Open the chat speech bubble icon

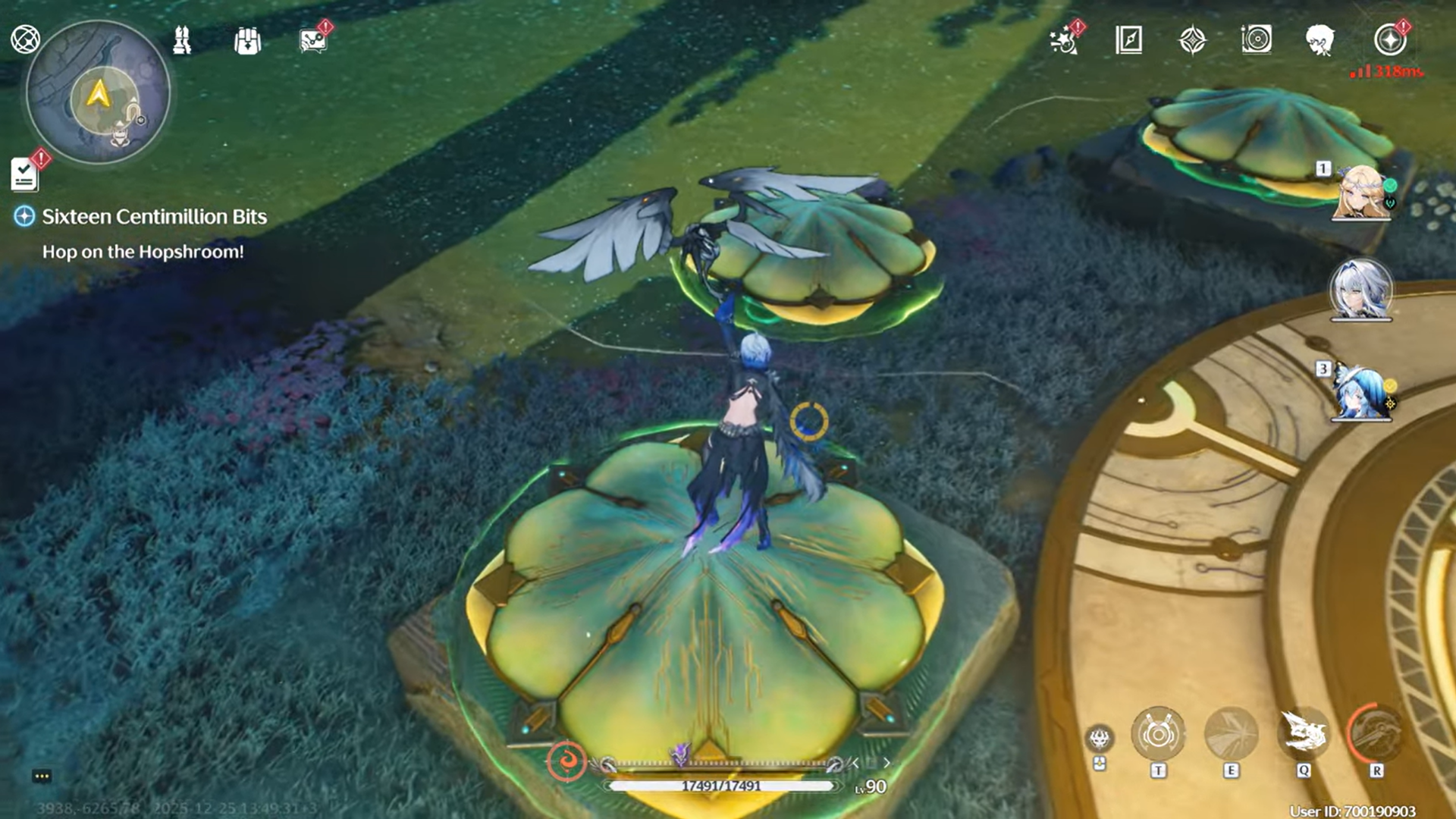[42, 776]
